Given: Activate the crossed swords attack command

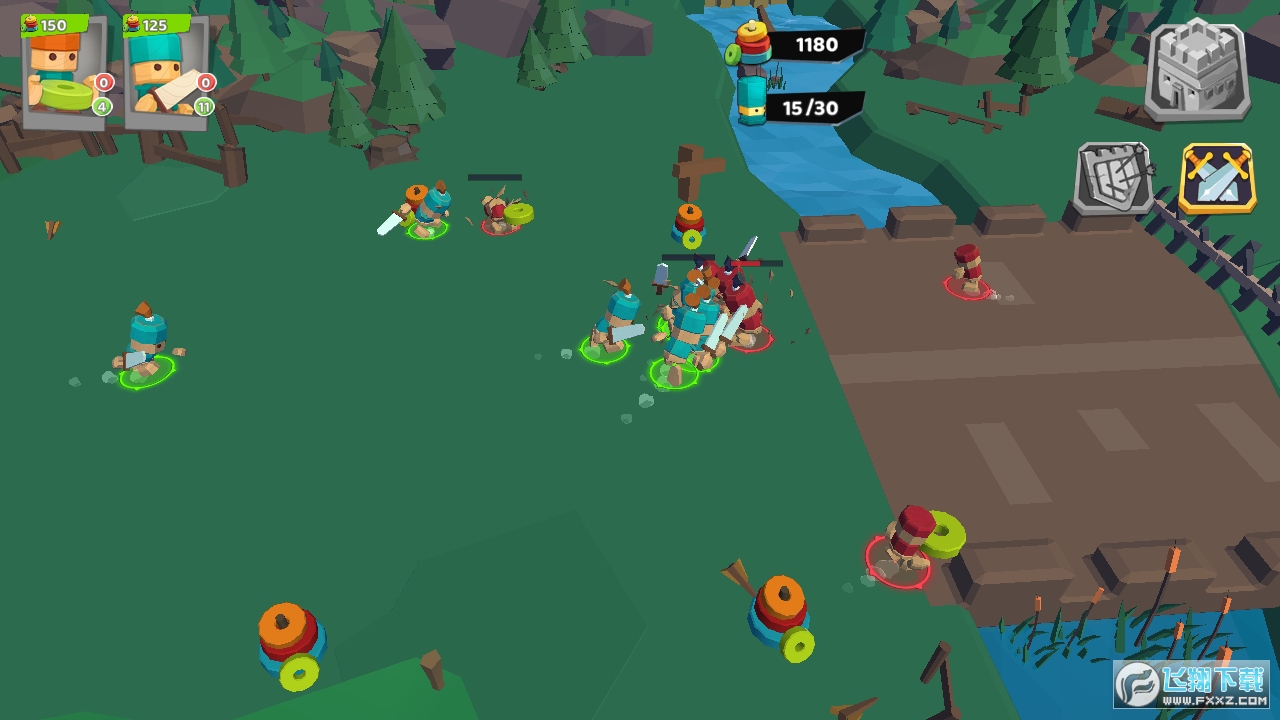Looking at the screenshot, I should tap(1217, 178).
